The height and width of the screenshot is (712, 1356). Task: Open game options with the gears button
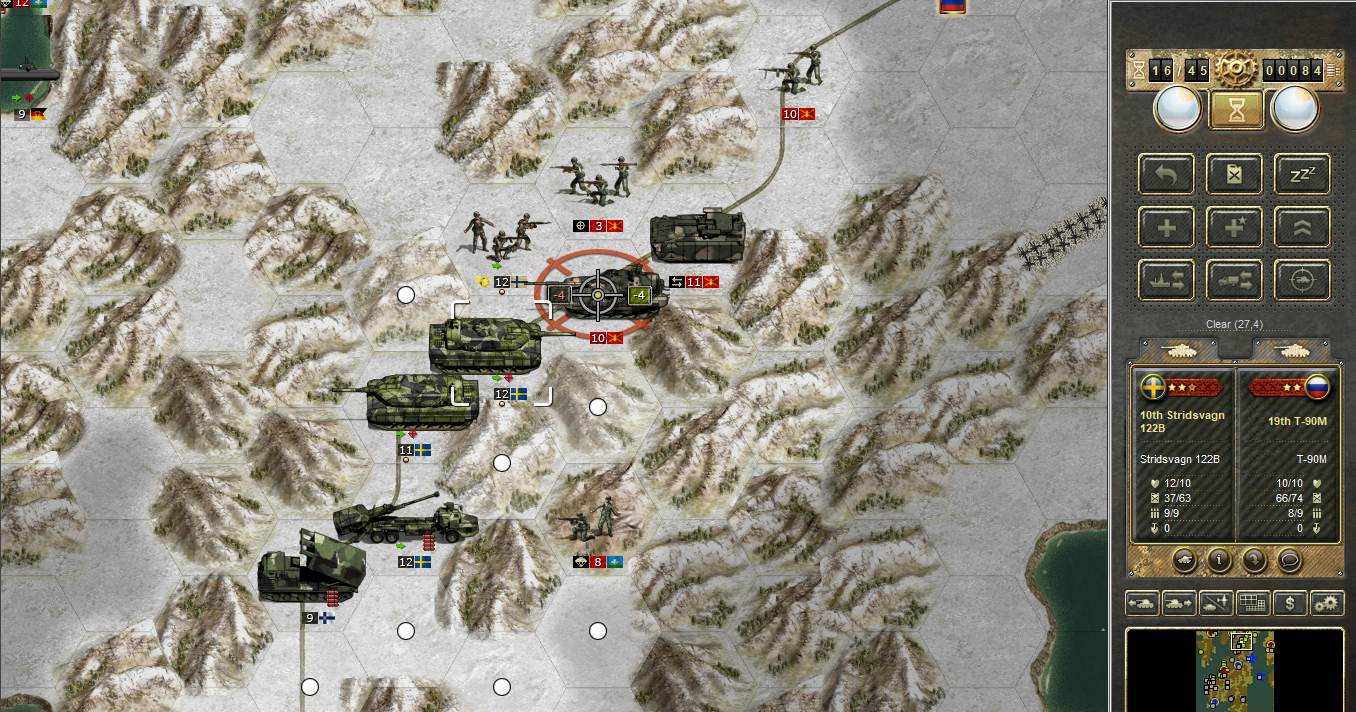1327,603
